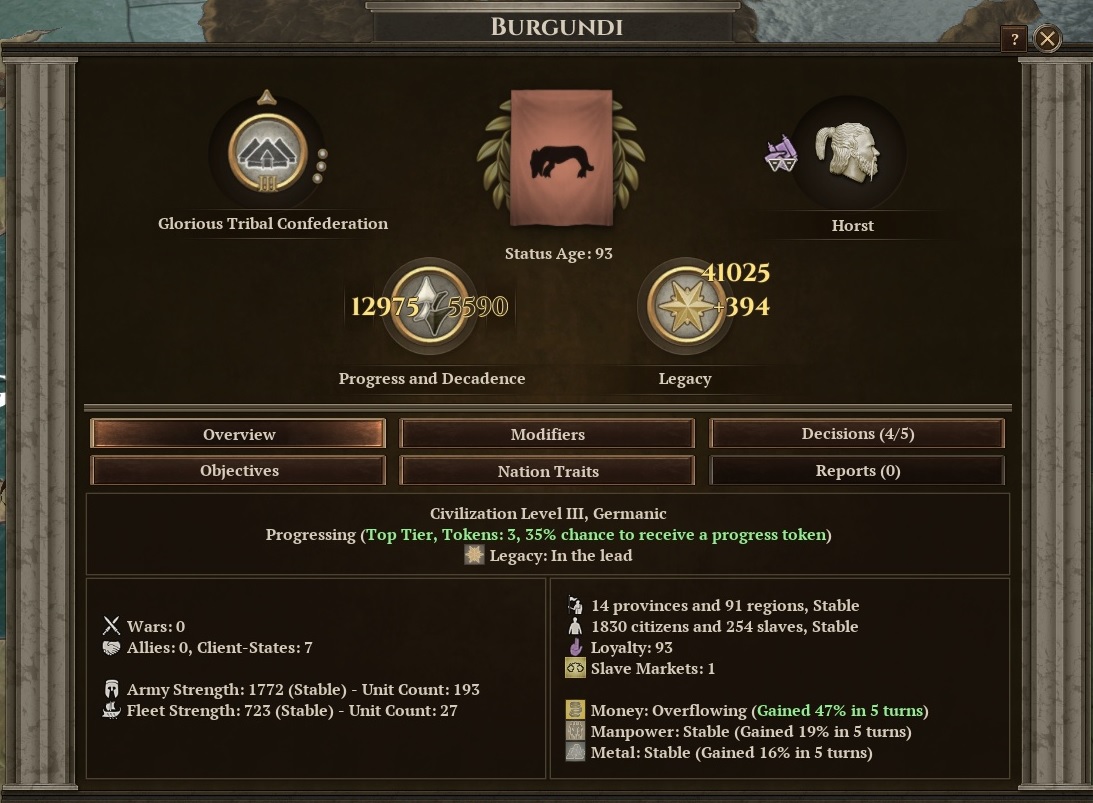Open the Modifiers tab
This screenshot has width=1093, height=803.
click(547, 434)
